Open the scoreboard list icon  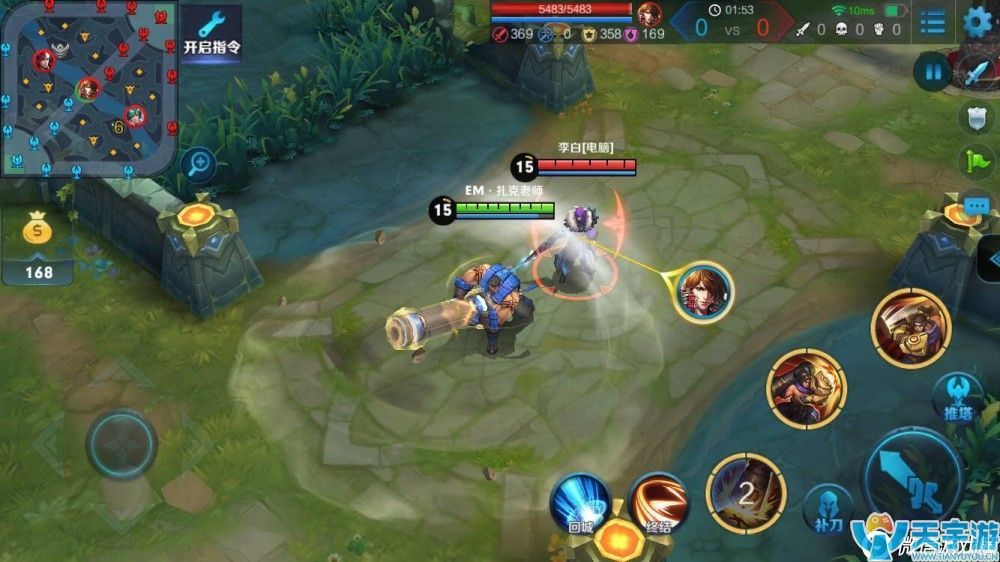932,22
